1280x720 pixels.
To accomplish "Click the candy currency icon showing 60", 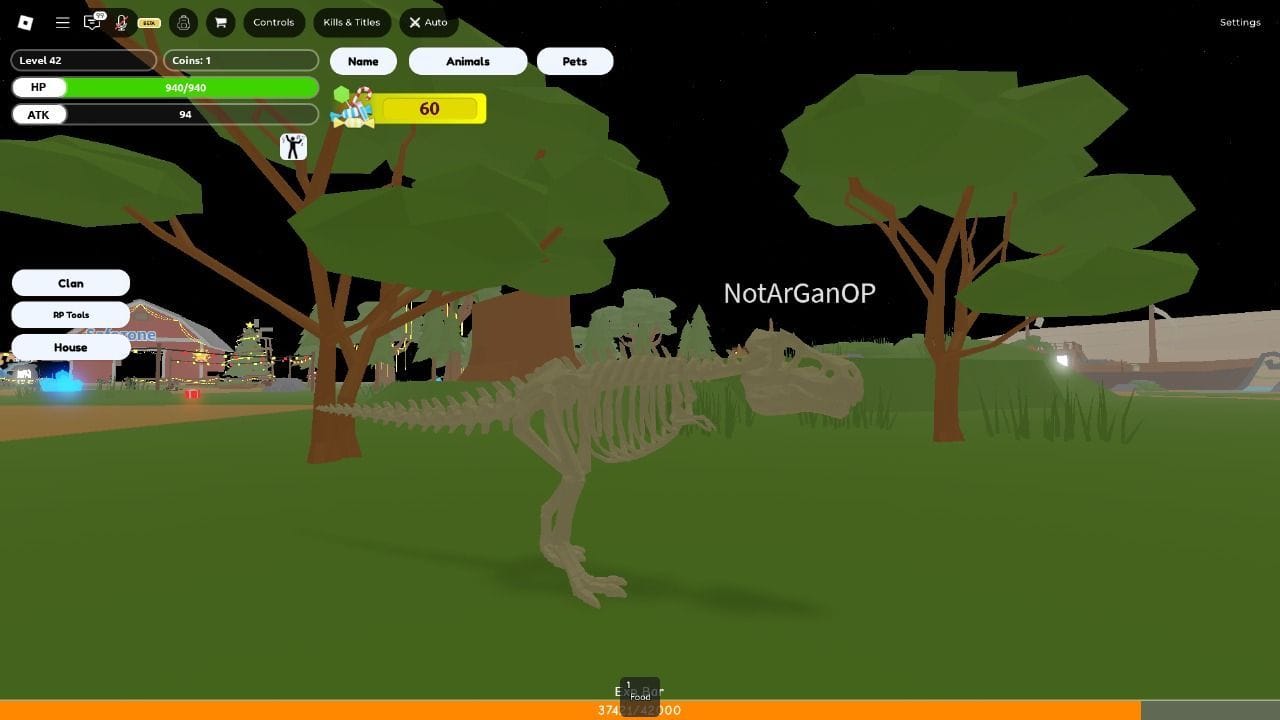I will [350, 108].
